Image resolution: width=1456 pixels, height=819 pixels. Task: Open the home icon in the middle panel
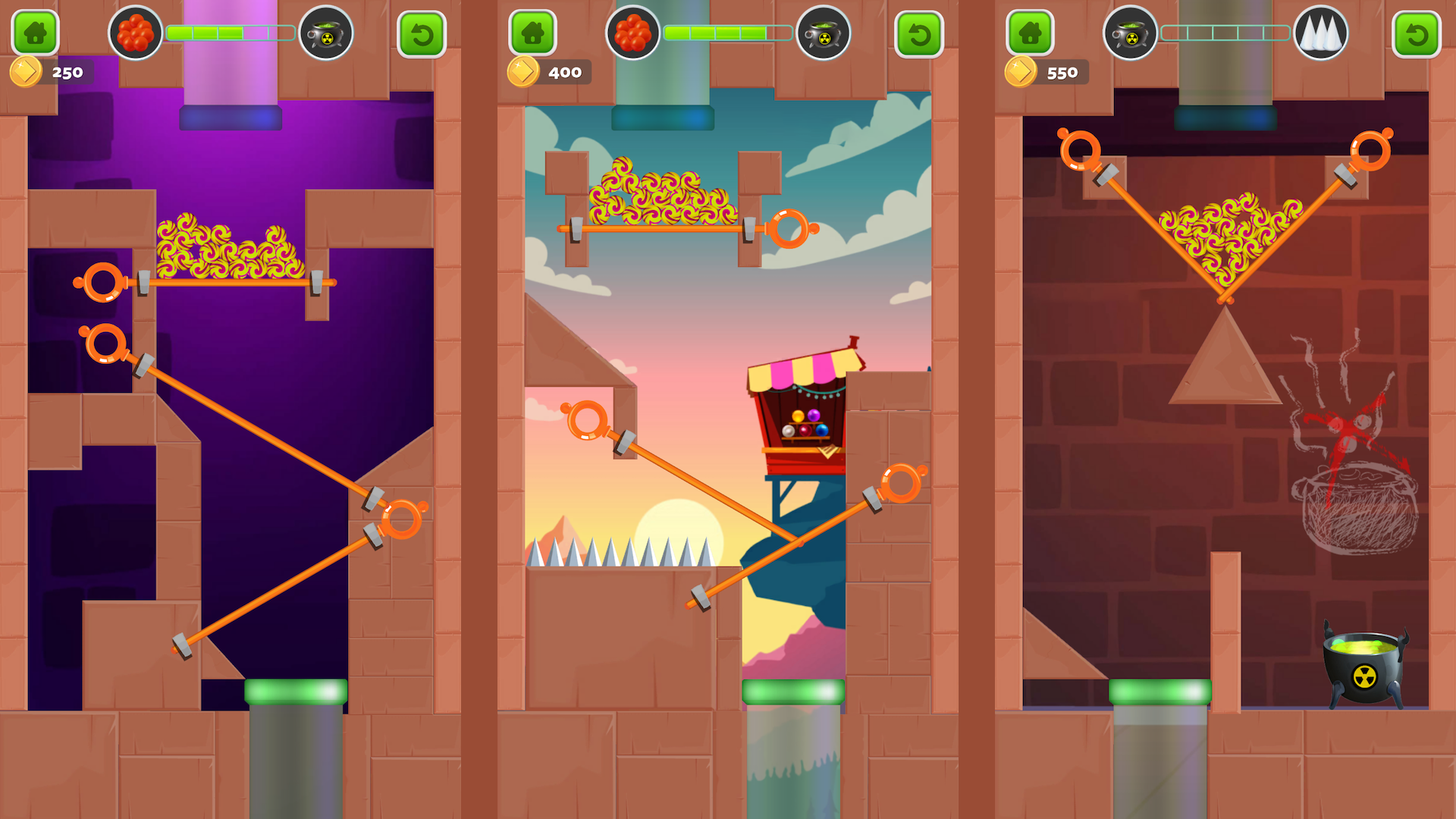tap(533, 33)
